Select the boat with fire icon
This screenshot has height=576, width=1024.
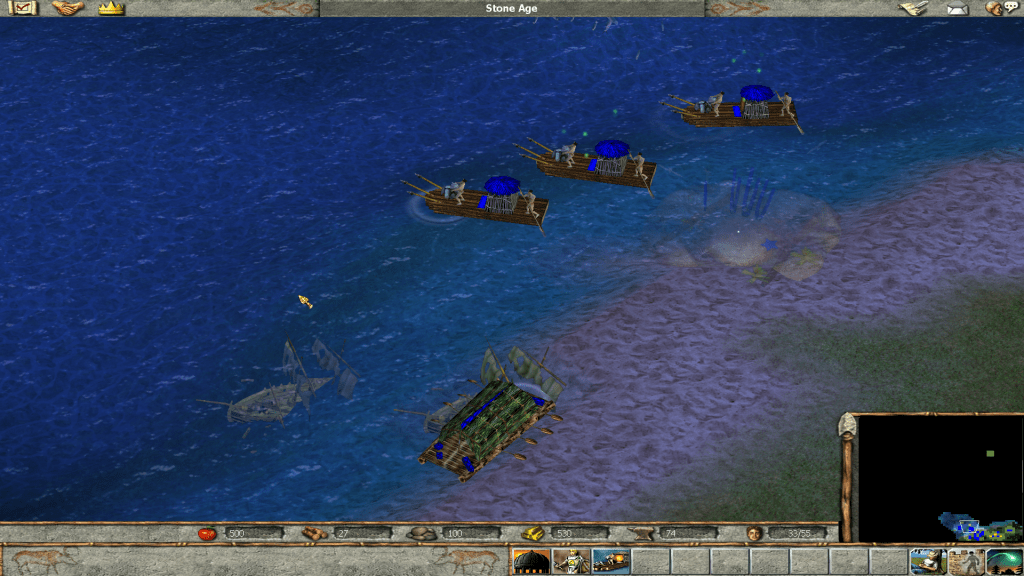click(610, 561)
